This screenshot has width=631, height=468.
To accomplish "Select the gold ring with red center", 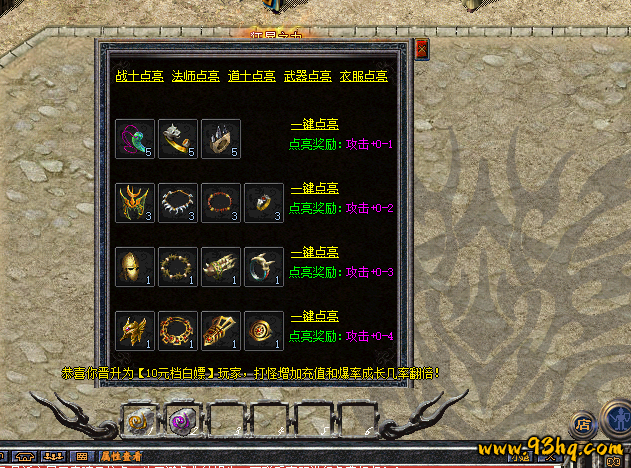I will (x=263, y=331).
